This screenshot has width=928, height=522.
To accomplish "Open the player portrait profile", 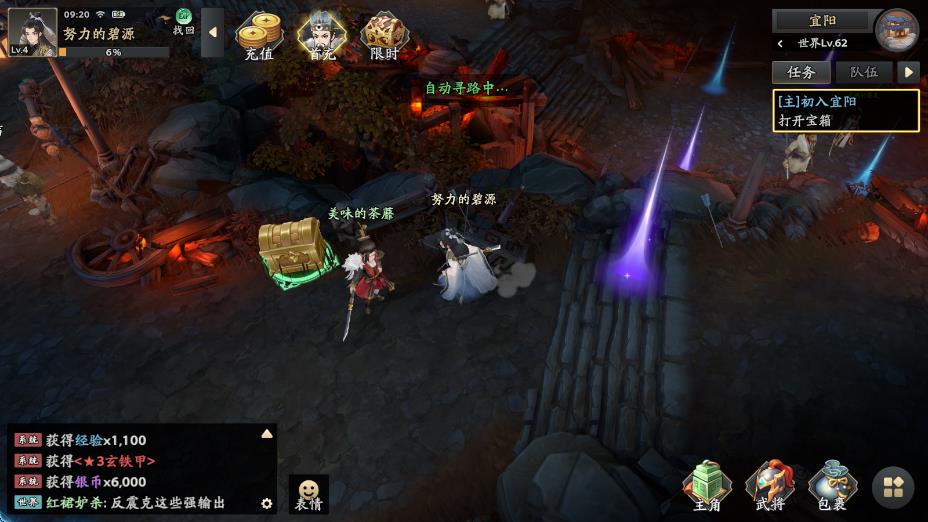I will click(32, 31).
